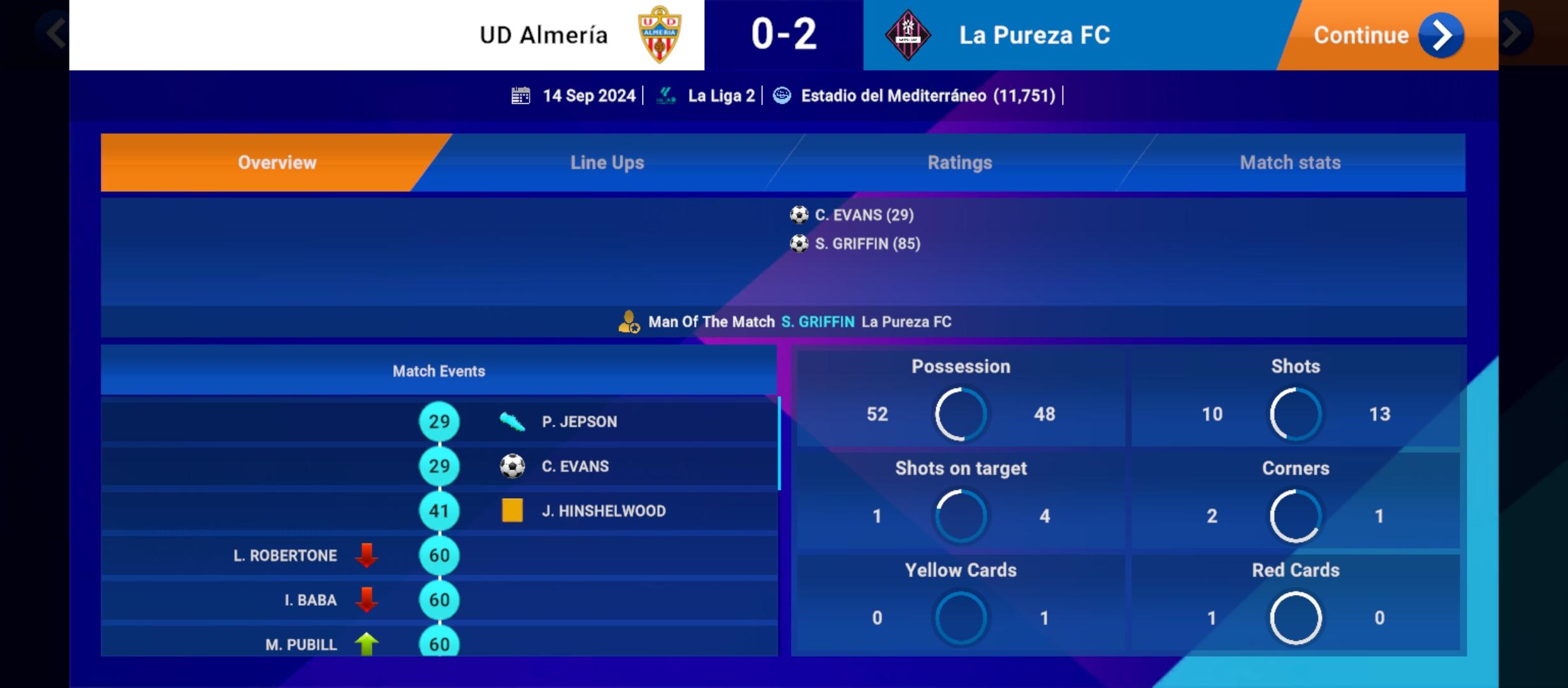Click the yellow card icon for J. Hinshelwood
Screen dimensions: 1568x688
tap(512, 510)
